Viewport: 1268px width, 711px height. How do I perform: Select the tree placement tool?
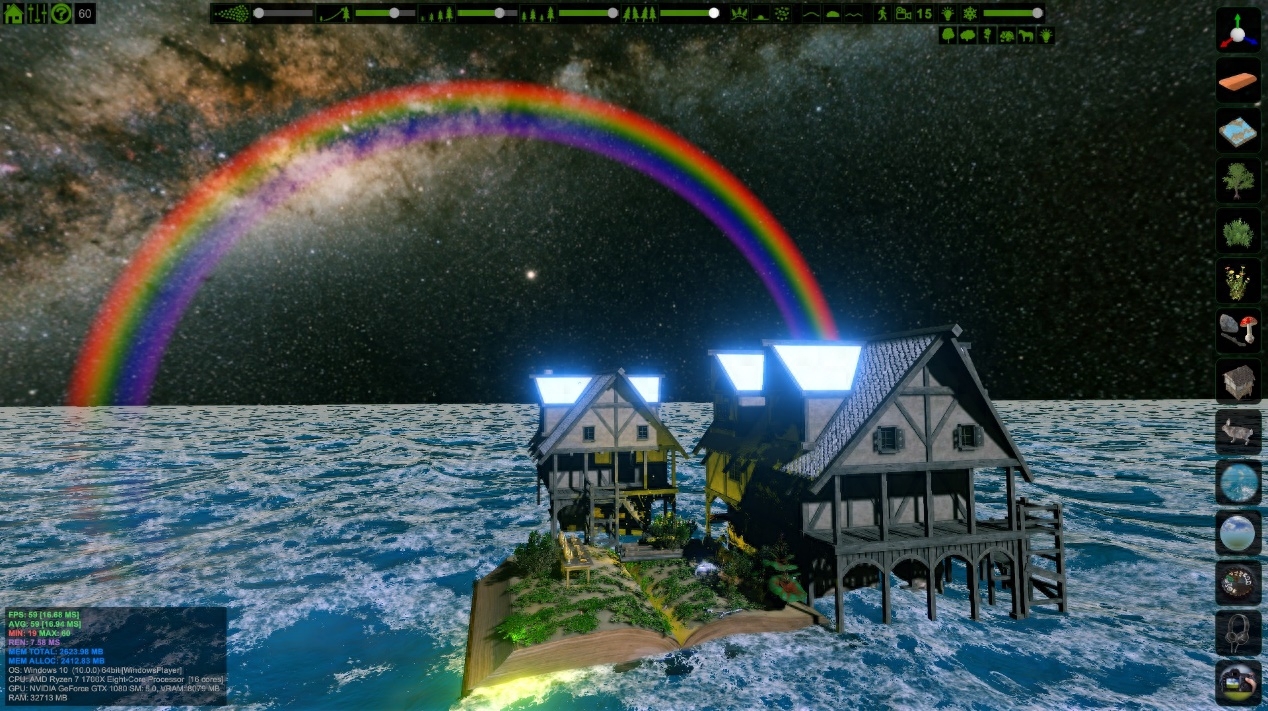click(1238, 181)
